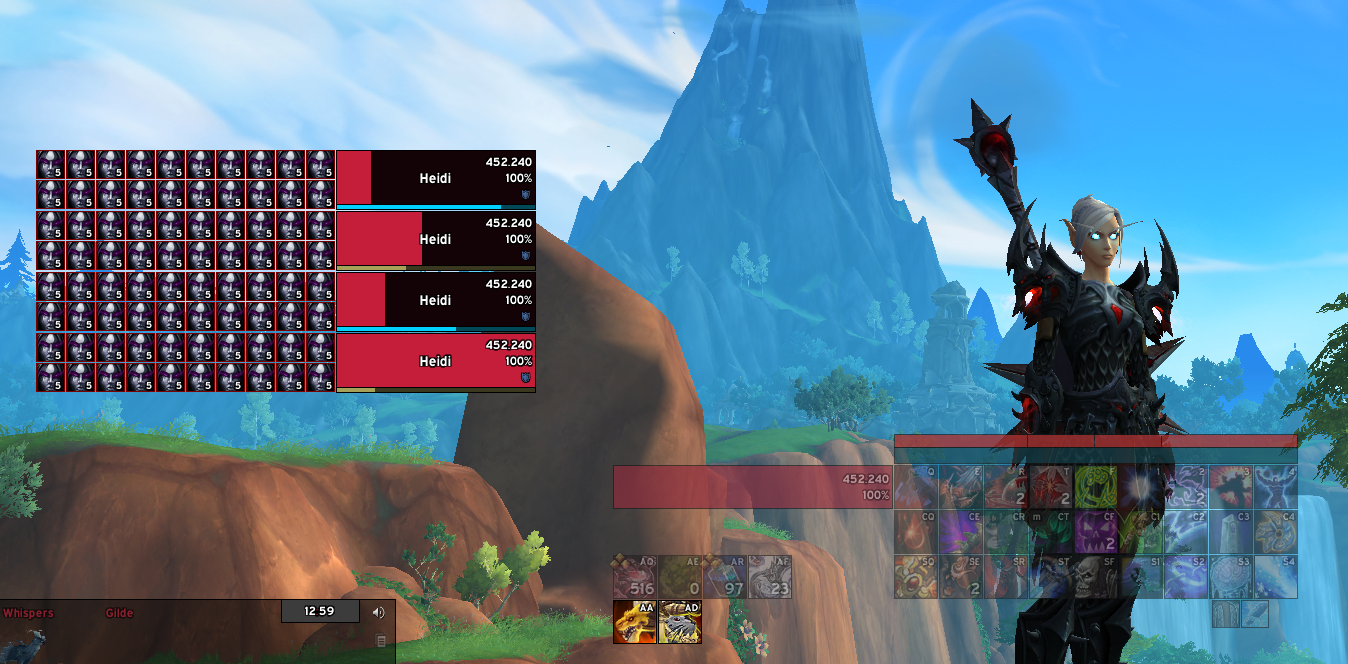Use the item with keybind AF

tap(769, 576)
